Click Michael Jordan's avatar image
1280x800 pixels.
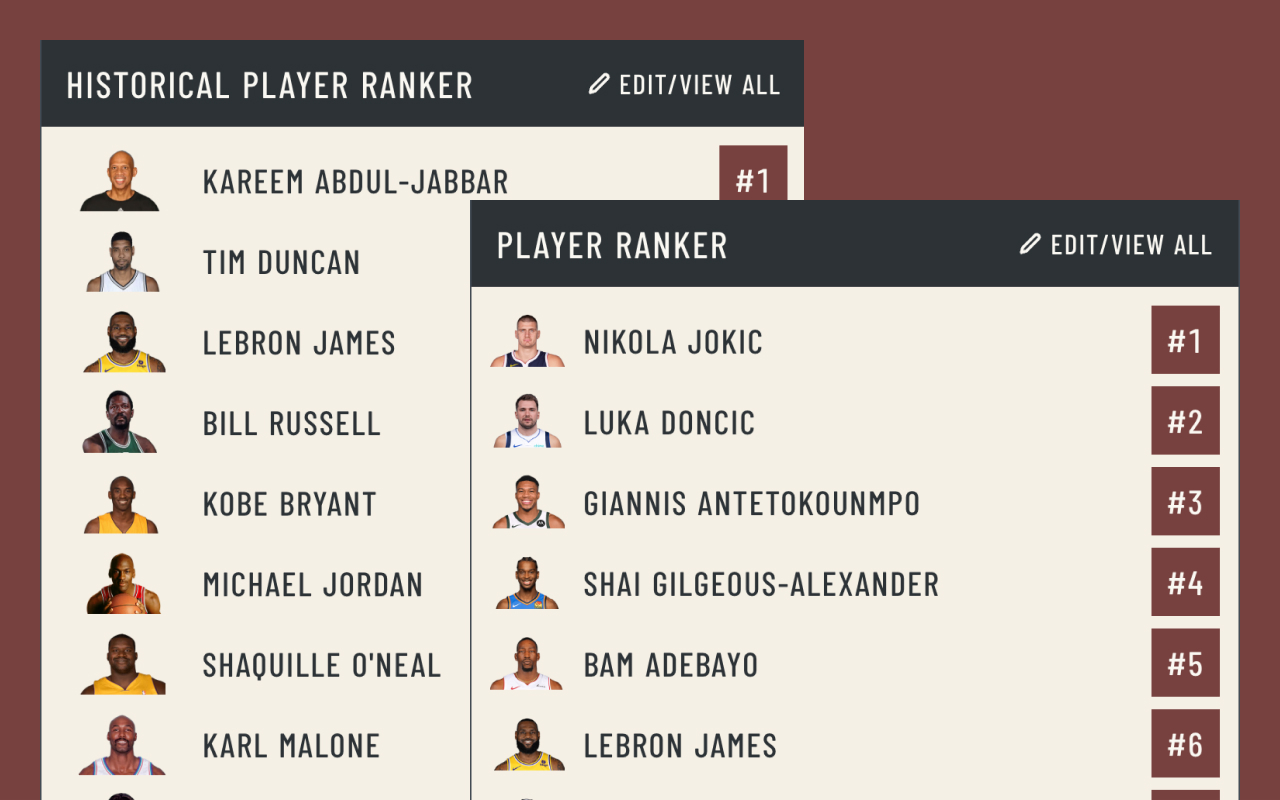[x=121, y=583]
